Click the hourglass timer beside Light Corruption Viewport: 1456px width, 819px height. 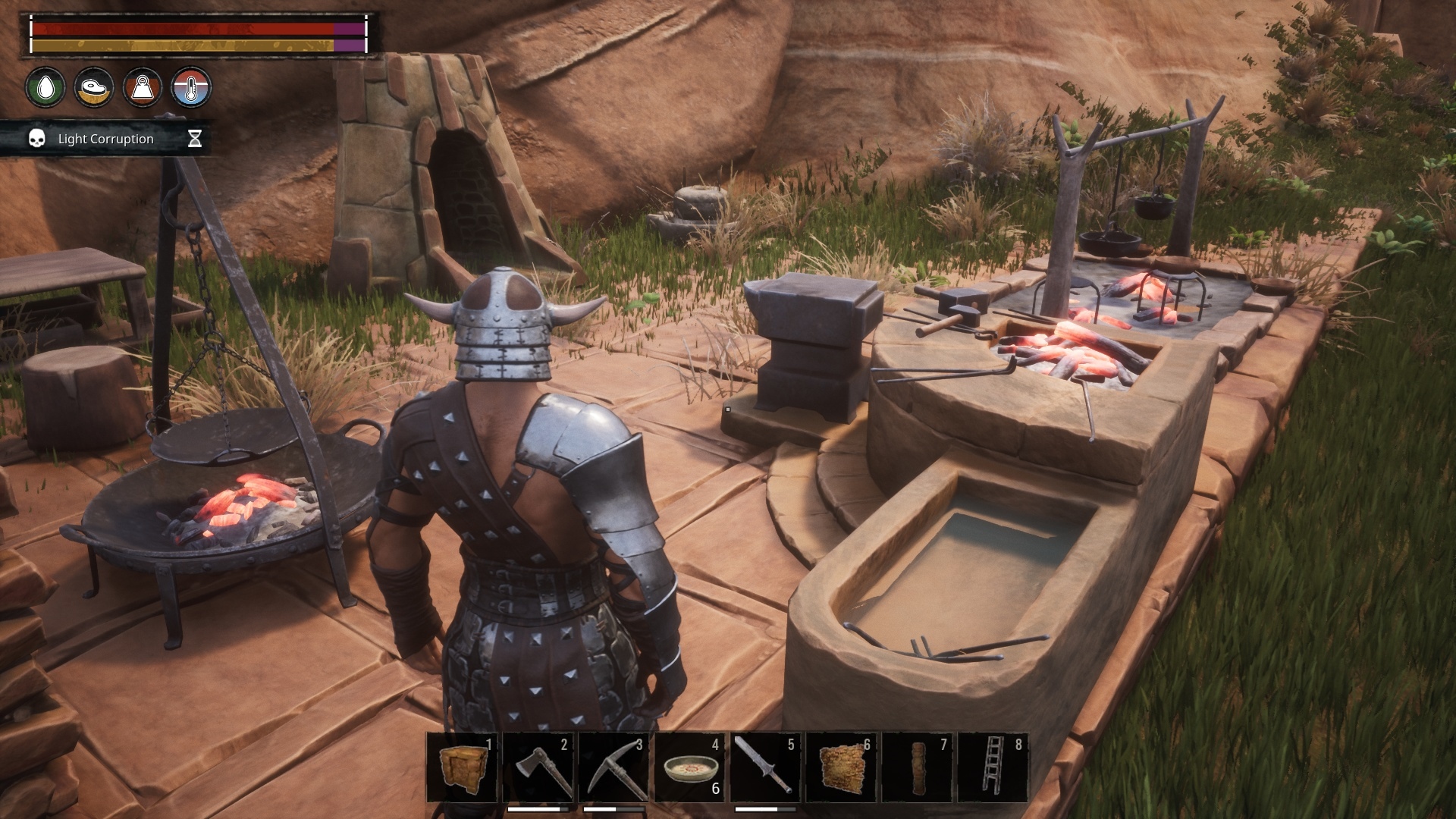pos(196,139)
